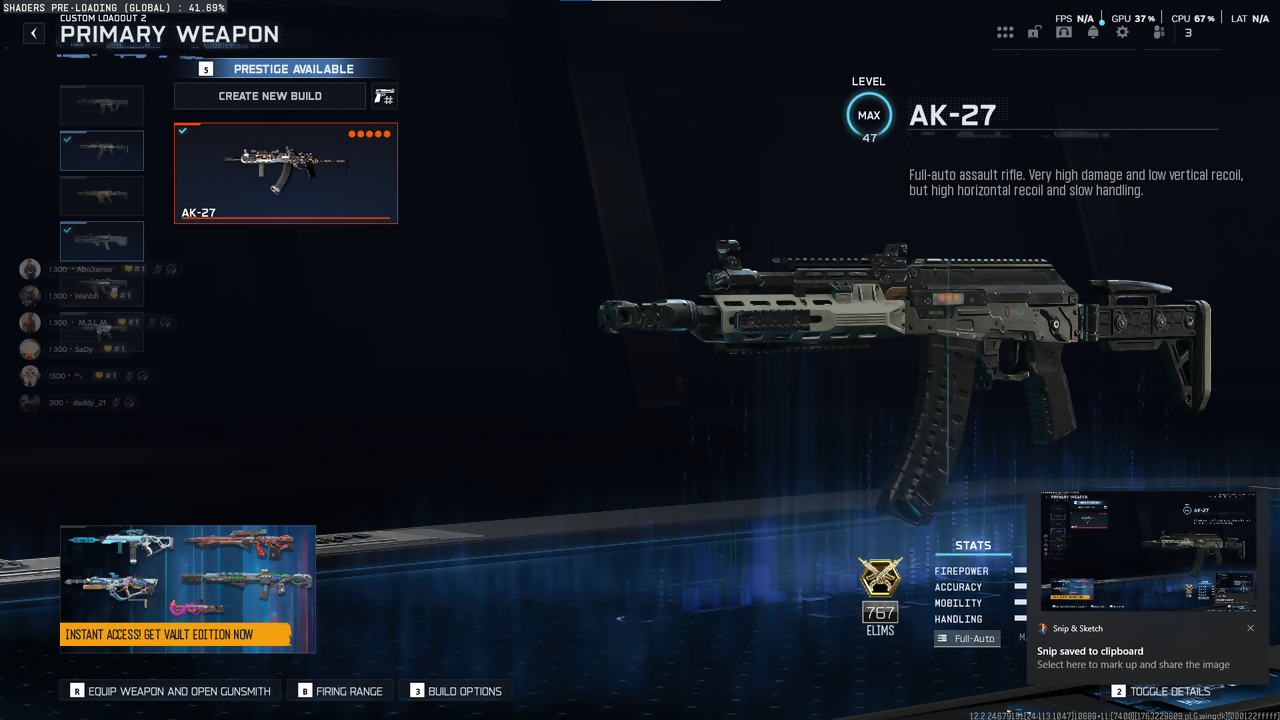Click the Create New Build button
This screenshot has width=1280, height=720.
click(270, 96)
